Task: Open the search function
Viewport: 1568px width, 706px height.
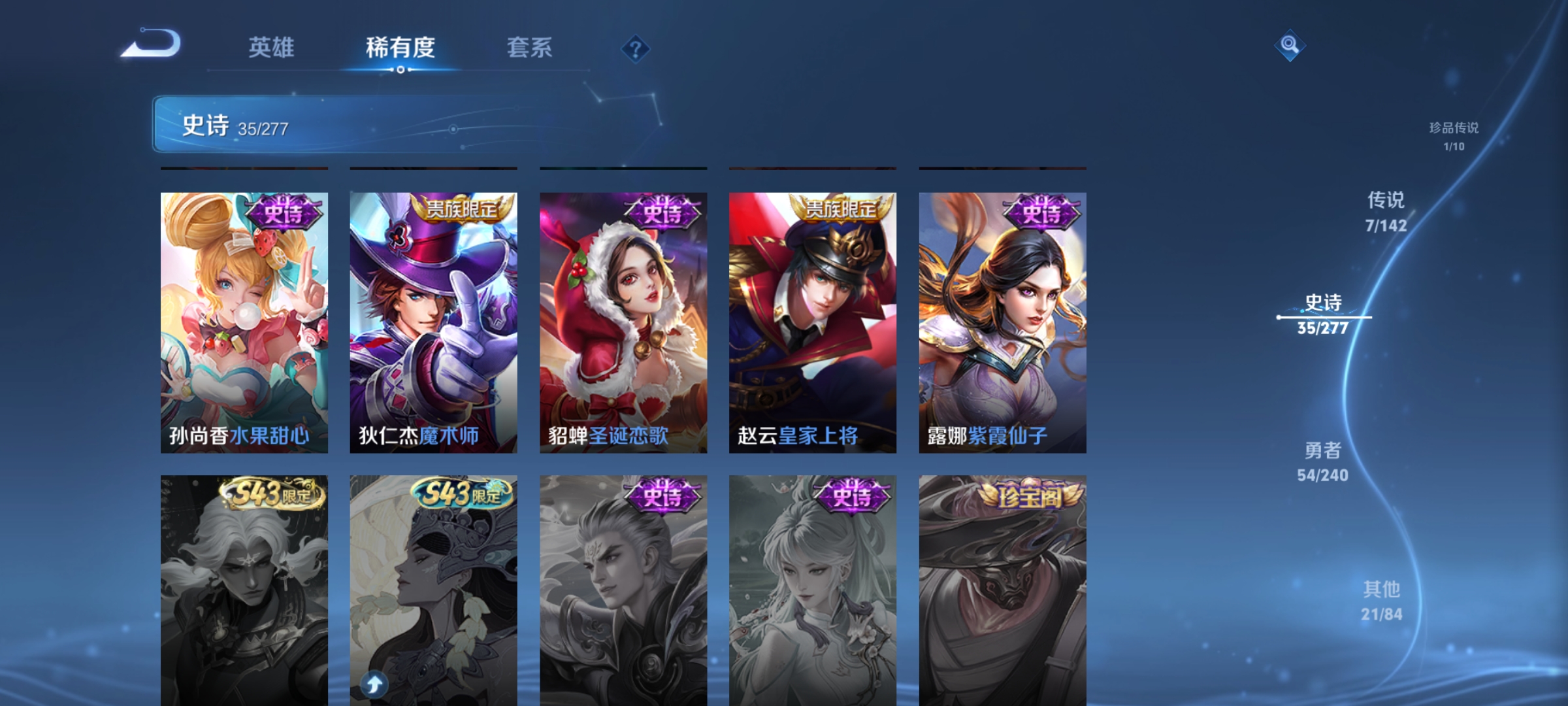Action: (1289, 46)
